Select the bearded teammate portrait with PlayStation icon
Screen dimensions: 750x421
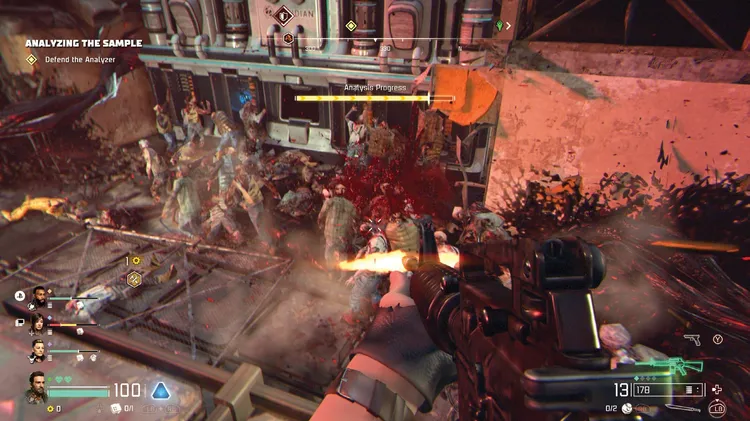(39, 296)
